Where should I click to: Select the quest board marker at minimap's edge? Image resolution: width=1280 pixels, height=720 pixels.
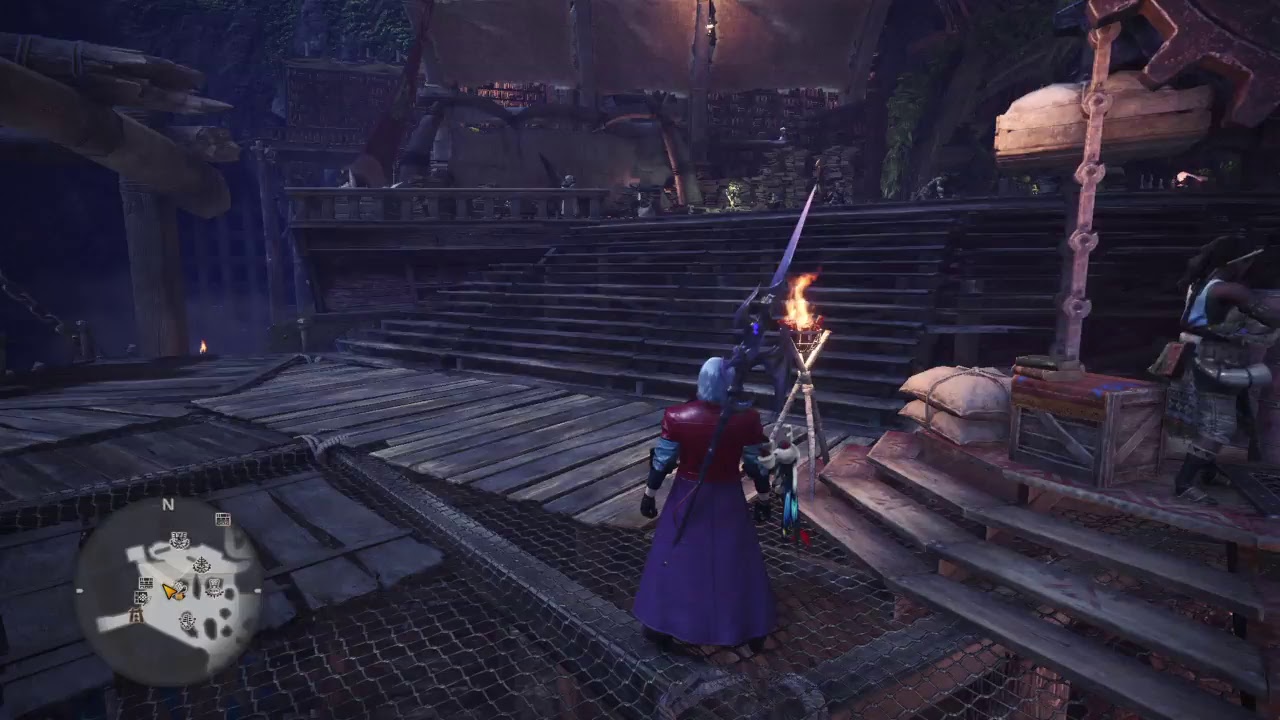click(223, 519)
